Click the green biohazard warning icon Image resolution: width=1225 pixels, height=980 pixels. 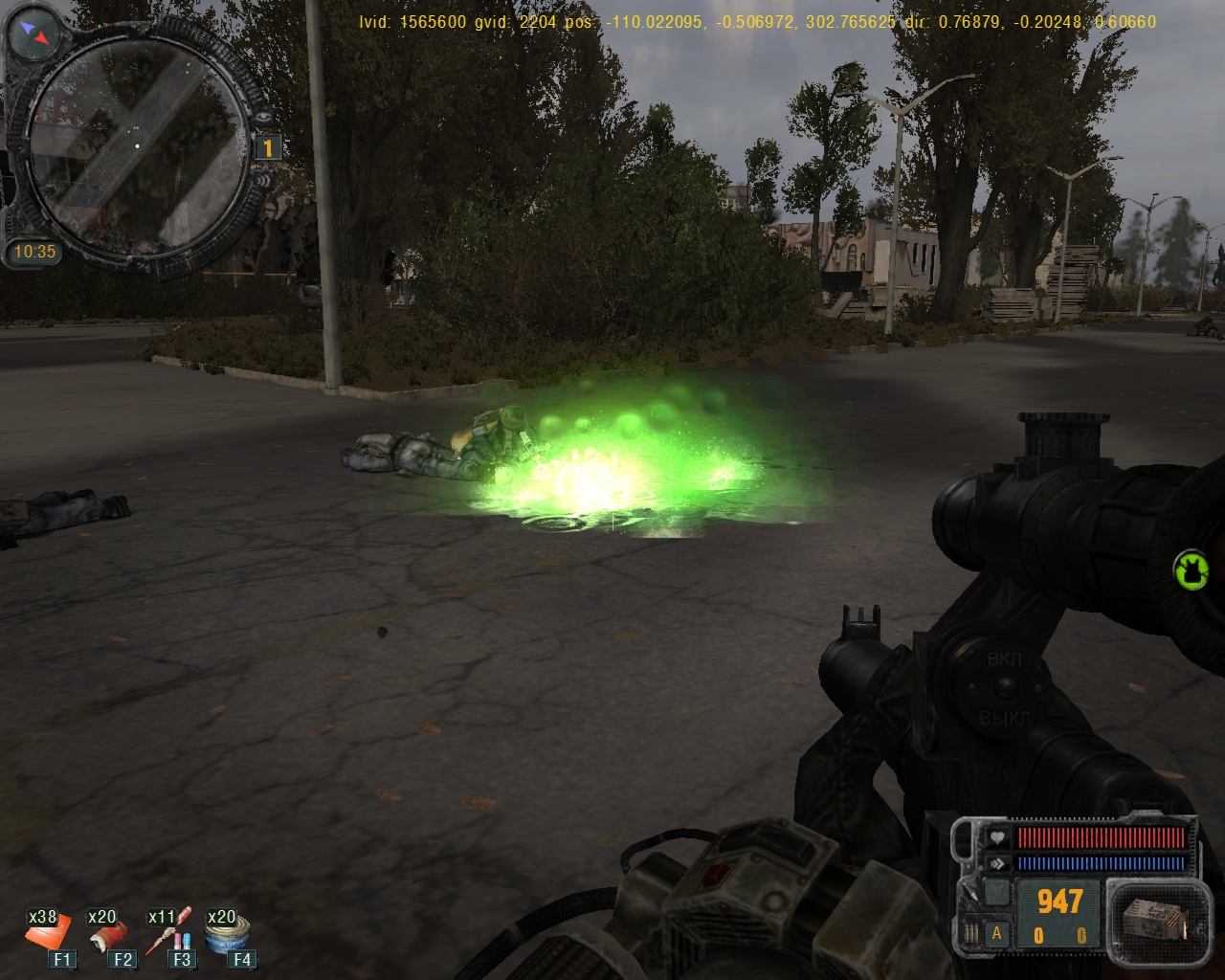[x=1192, y=570]
